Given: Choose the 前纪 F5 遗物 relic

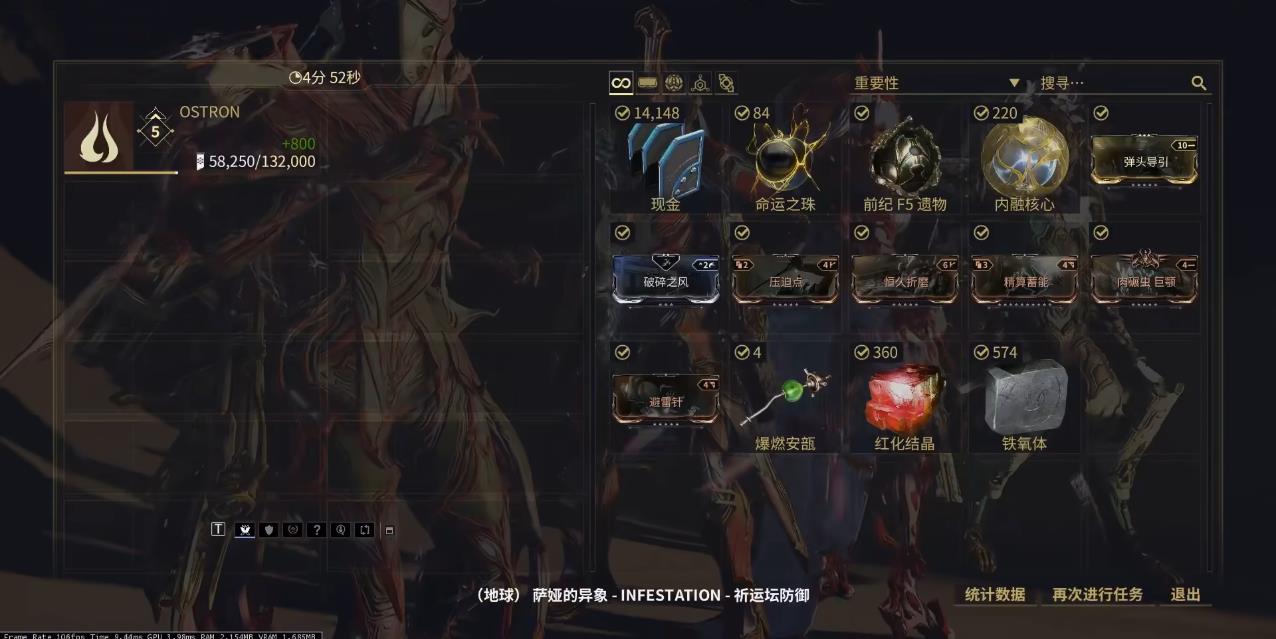Looking at the screenshot, I should pyautogui.click(x=905, y=162).
